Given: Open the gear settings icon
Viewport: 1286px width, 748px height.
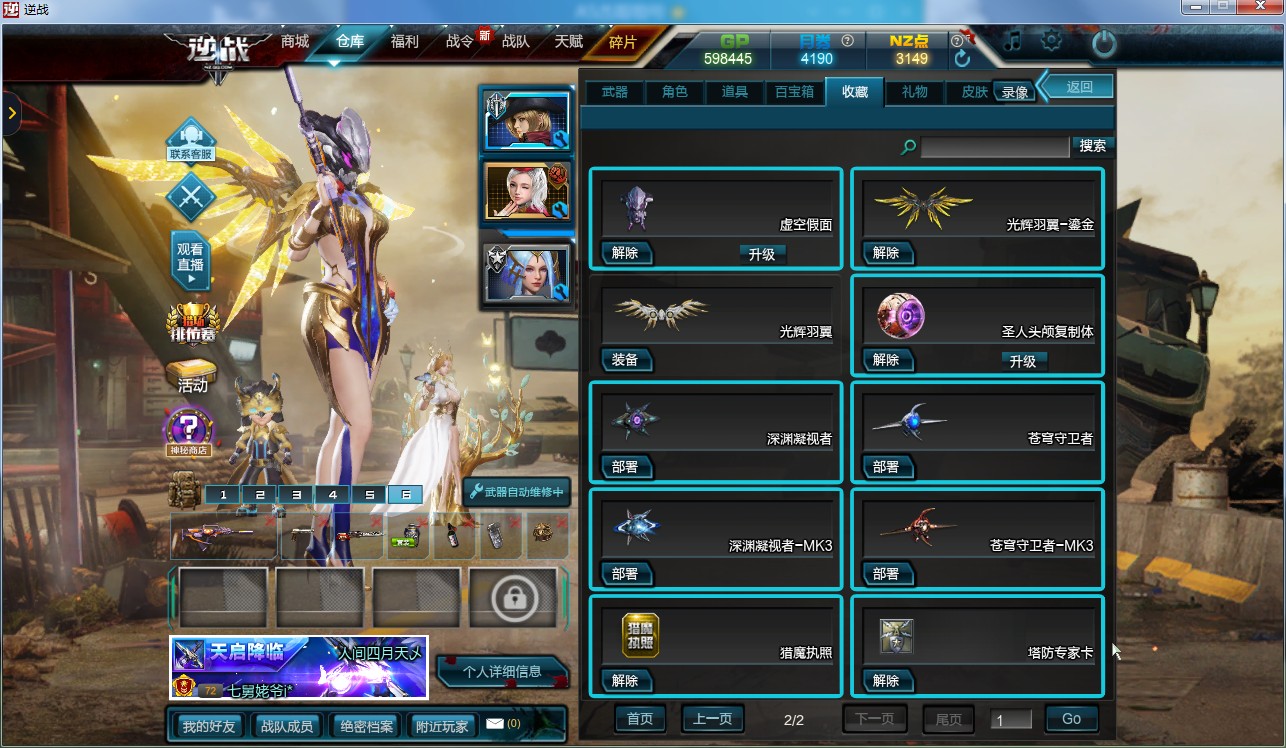Looking at the screenshot, I should (1051, 42).
